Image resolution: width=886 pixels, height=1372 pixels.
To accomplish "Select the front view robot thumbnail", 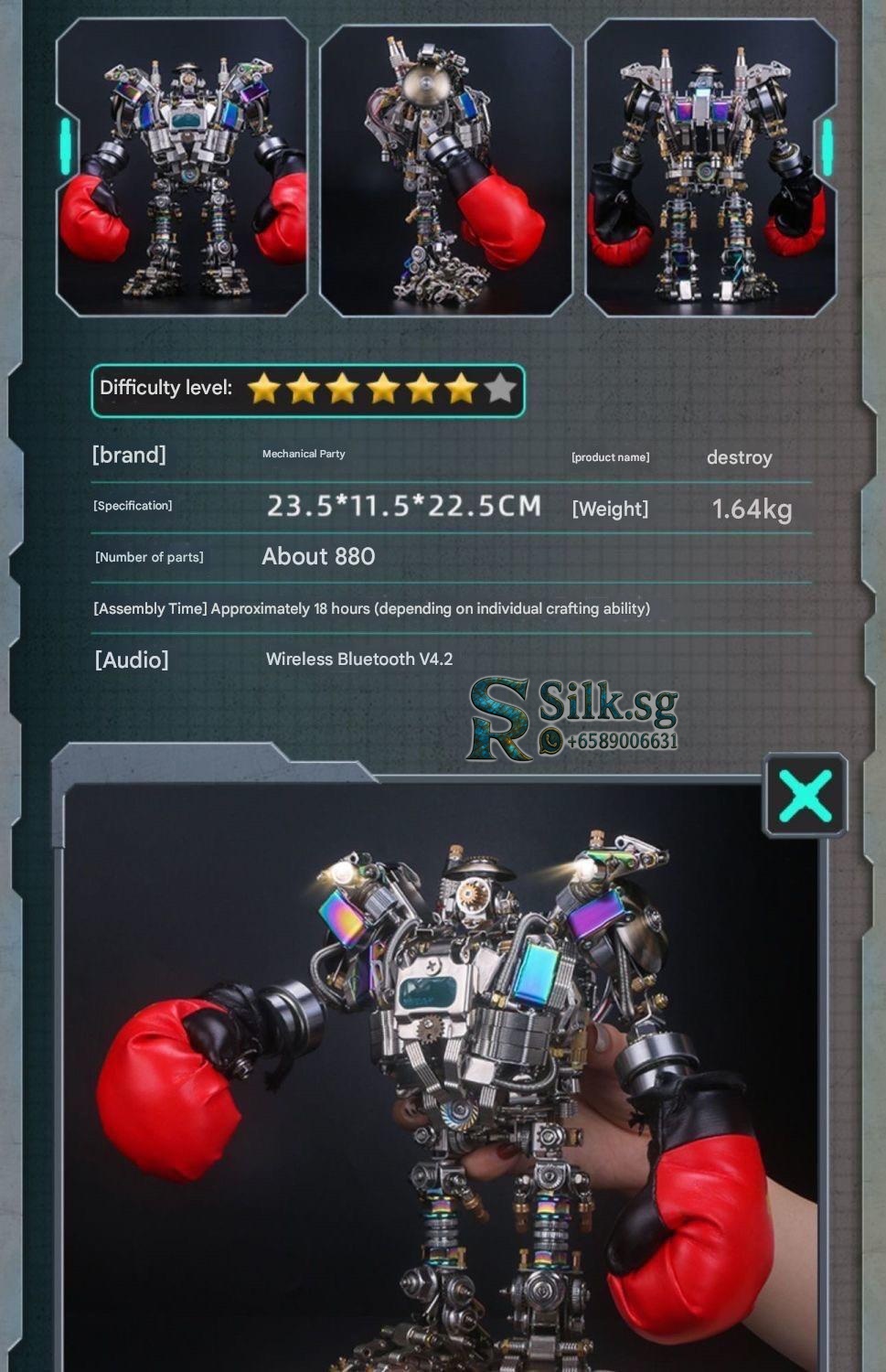I will point(182,168).
